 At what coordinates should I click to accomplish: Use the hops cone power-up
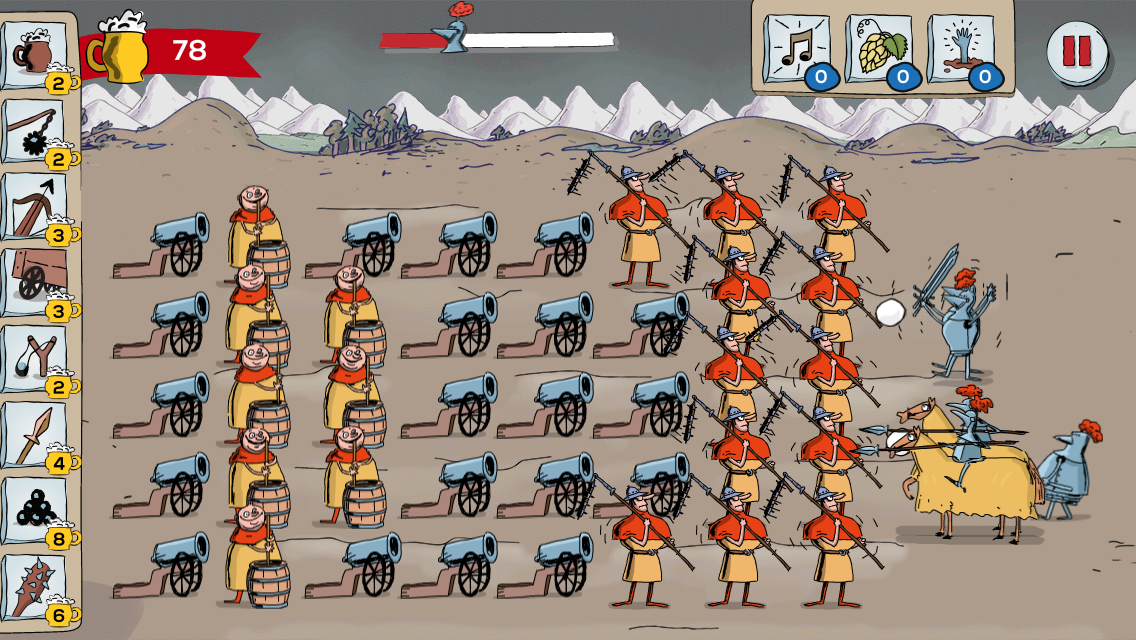pos(878,49)
